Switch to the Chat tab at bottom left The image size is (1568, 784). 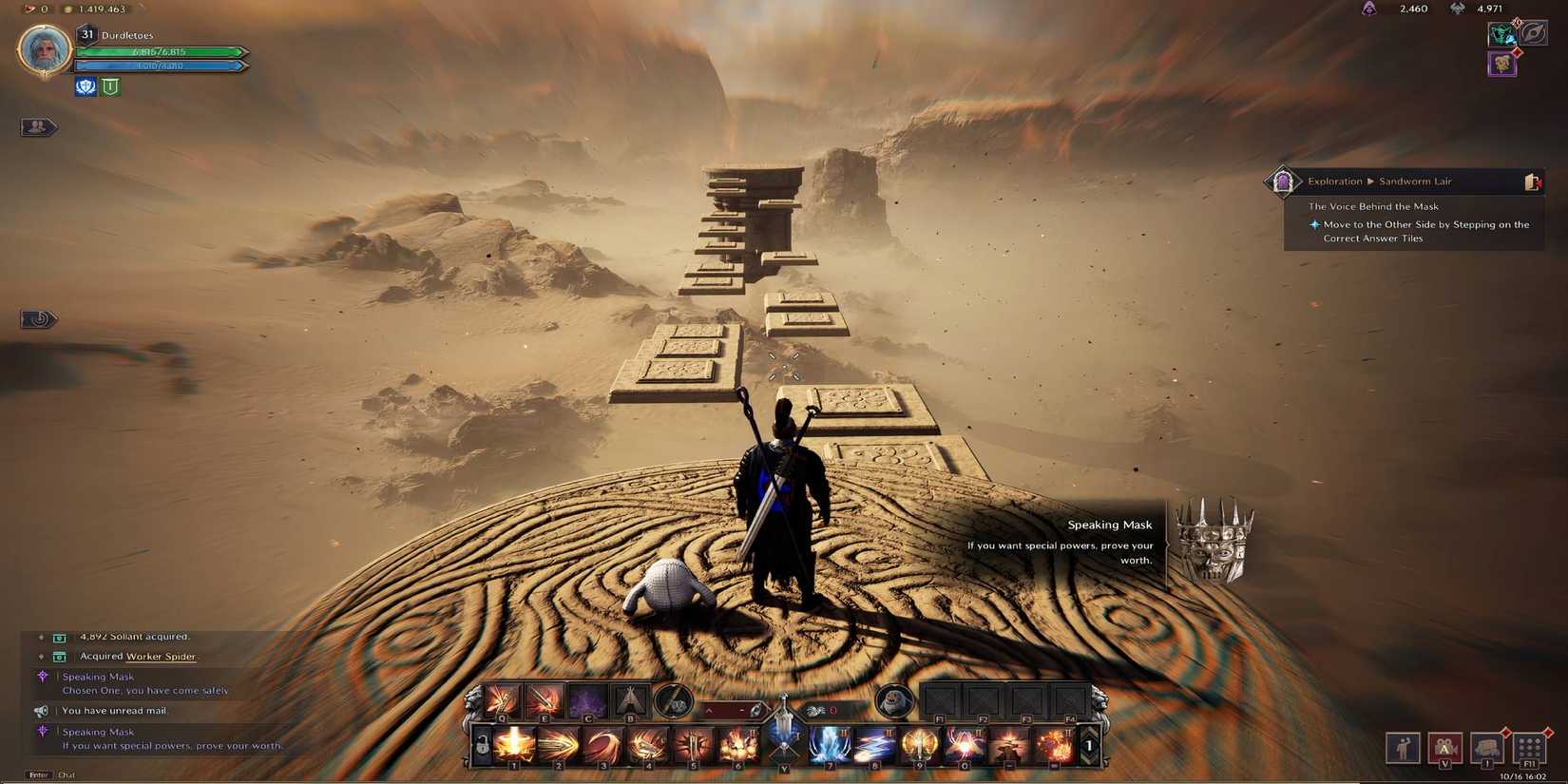(x=67, y=775)
